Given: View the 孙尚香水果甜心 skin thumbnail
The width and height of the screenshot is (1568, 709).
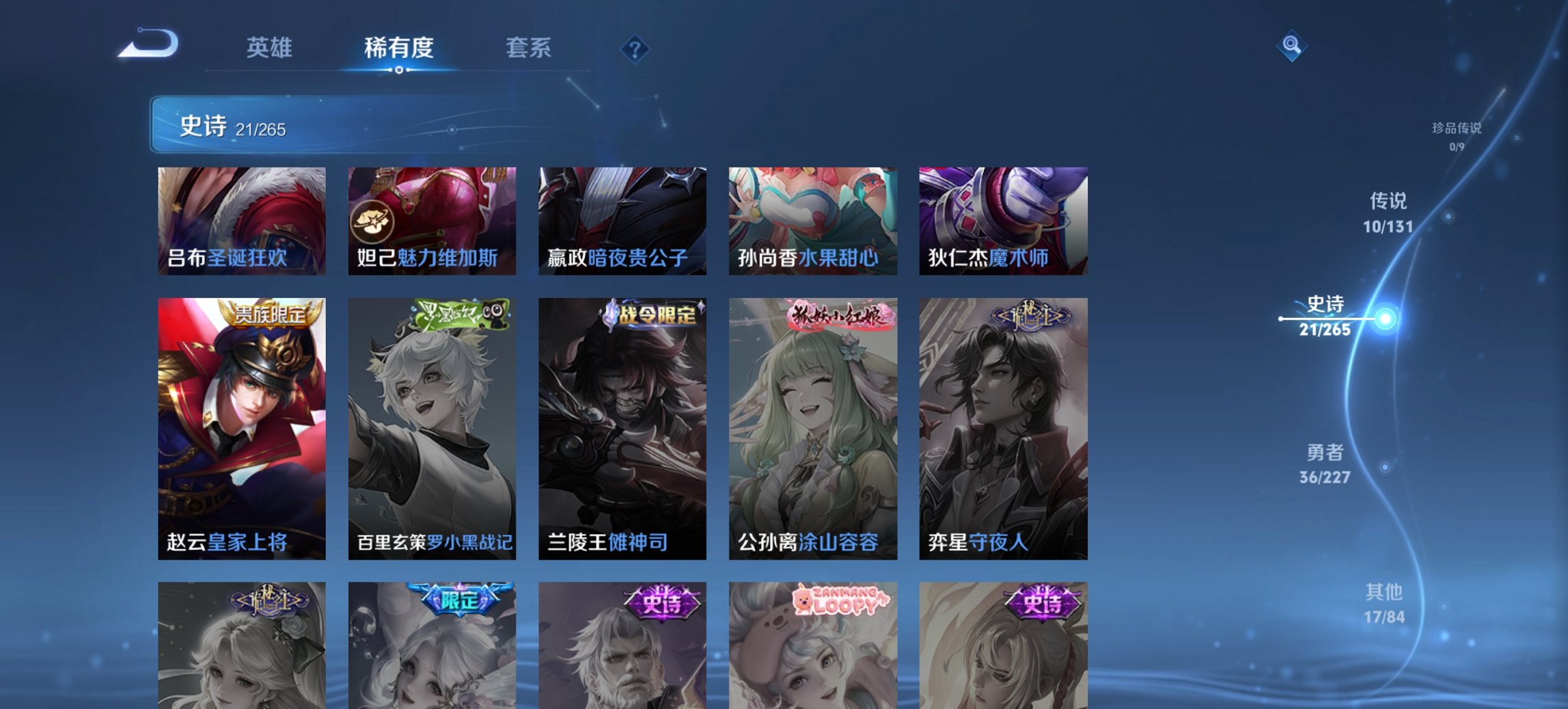Looking at the screenshot, I should (x=812, y=221).
